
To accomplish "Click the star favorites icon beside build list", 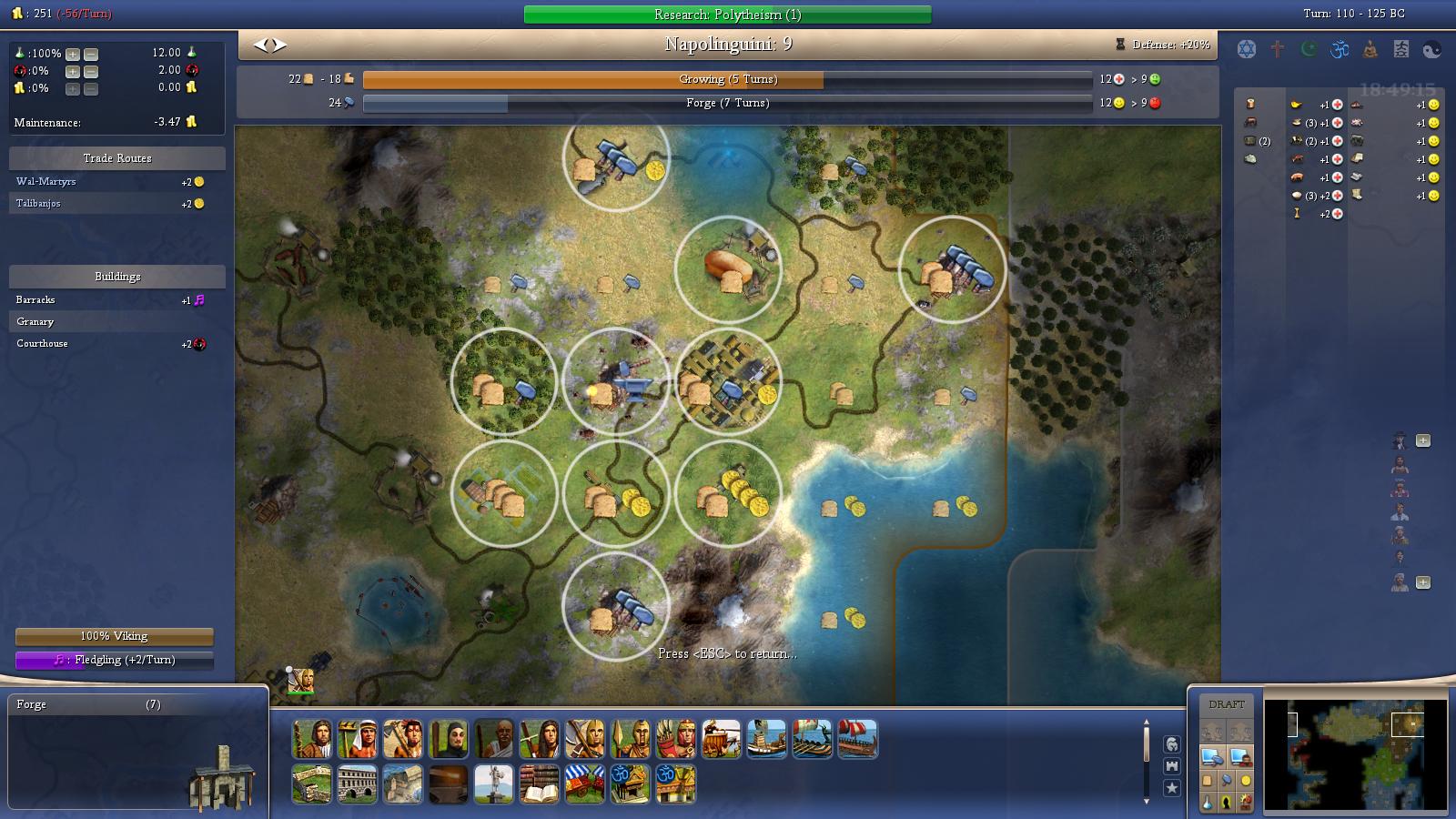I will (1173, 789).
